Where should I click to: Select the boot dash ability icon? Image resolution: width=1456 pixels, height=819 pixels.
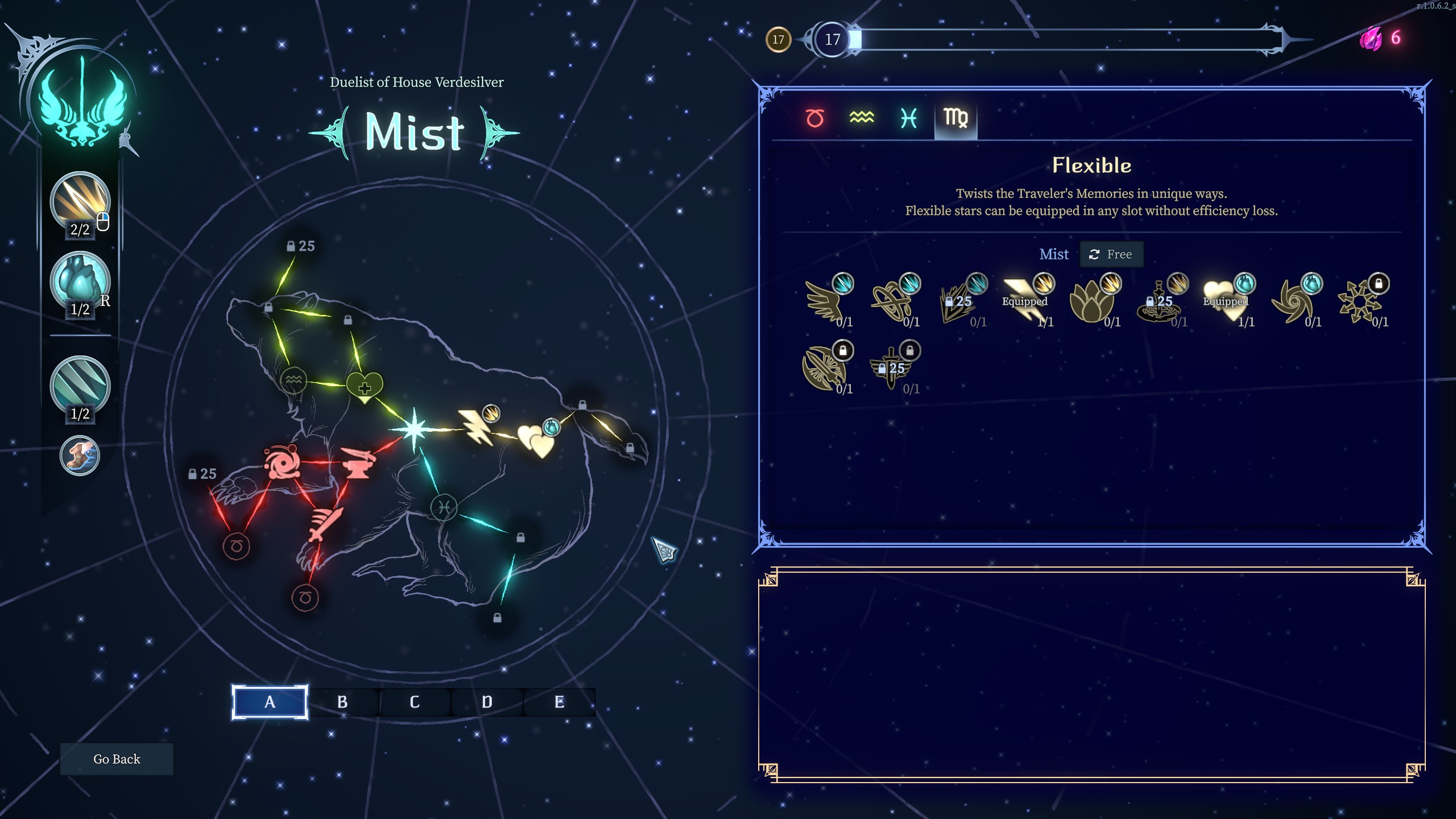[80, 456]
